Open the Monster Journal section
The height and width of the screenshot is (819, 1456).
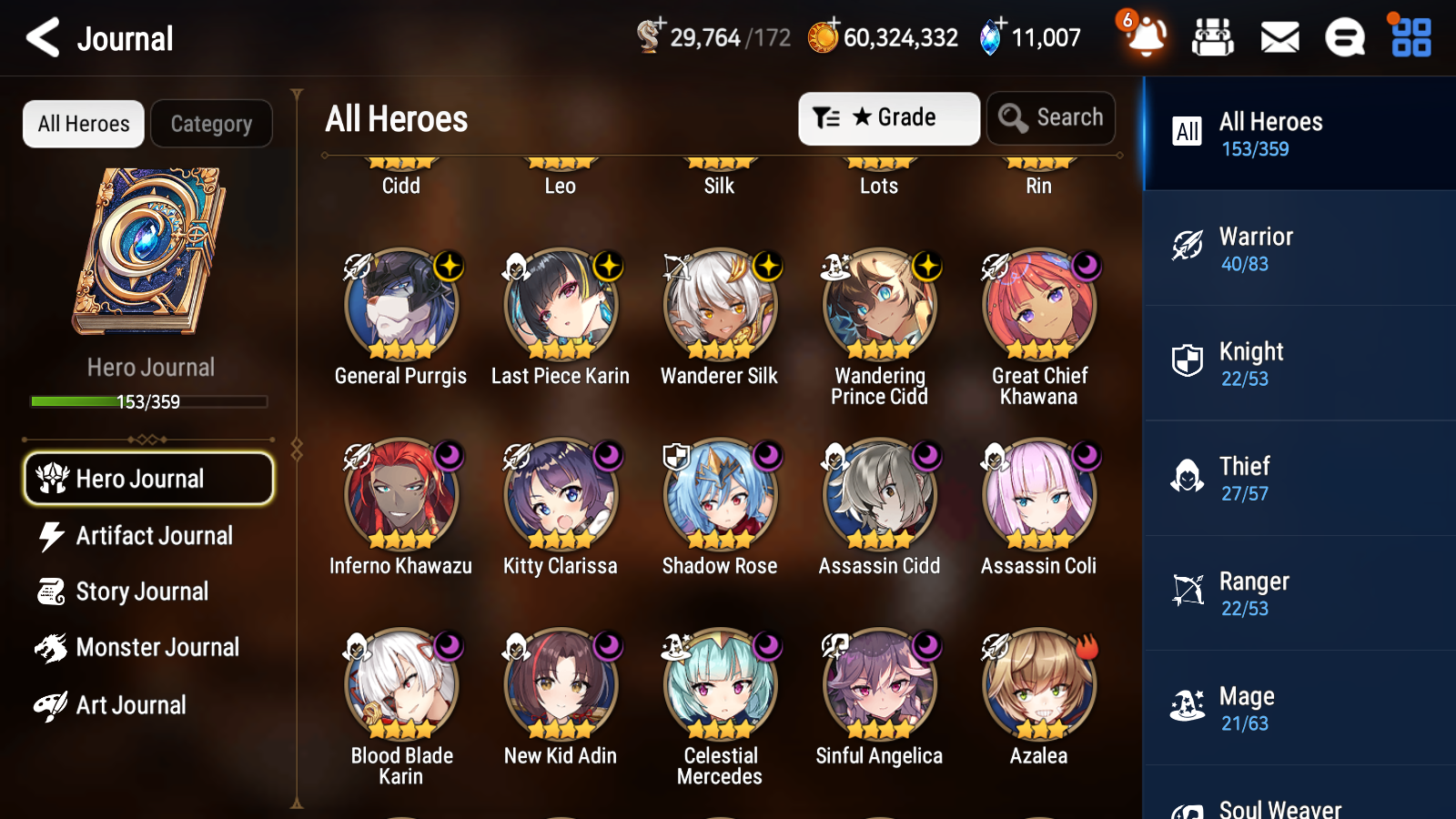[x=148, y=647]
